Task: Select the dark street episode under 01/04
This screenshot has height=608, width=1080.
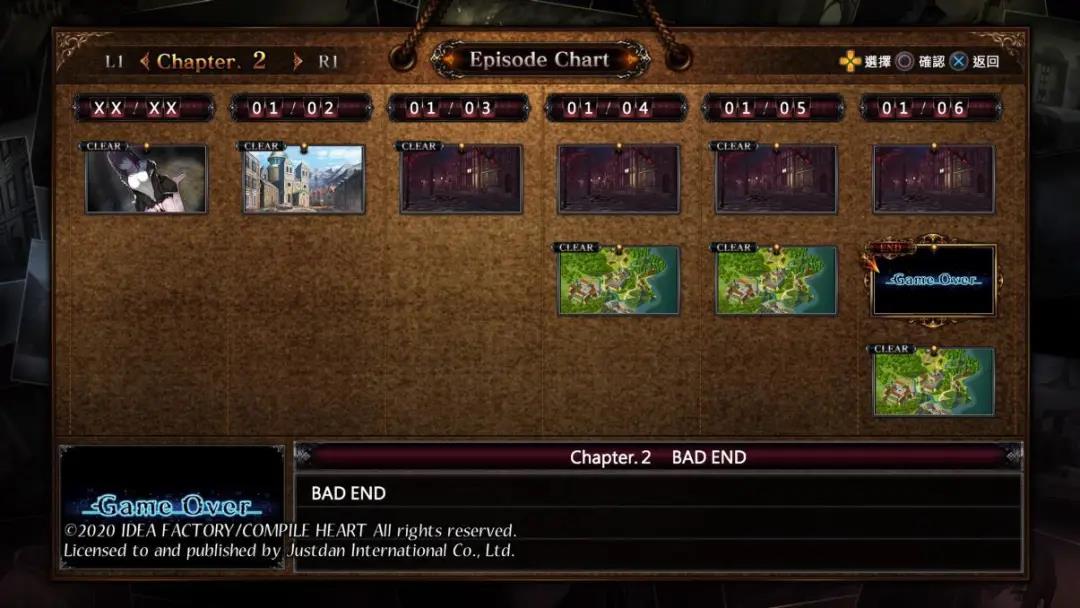Action: click(619, 179)
